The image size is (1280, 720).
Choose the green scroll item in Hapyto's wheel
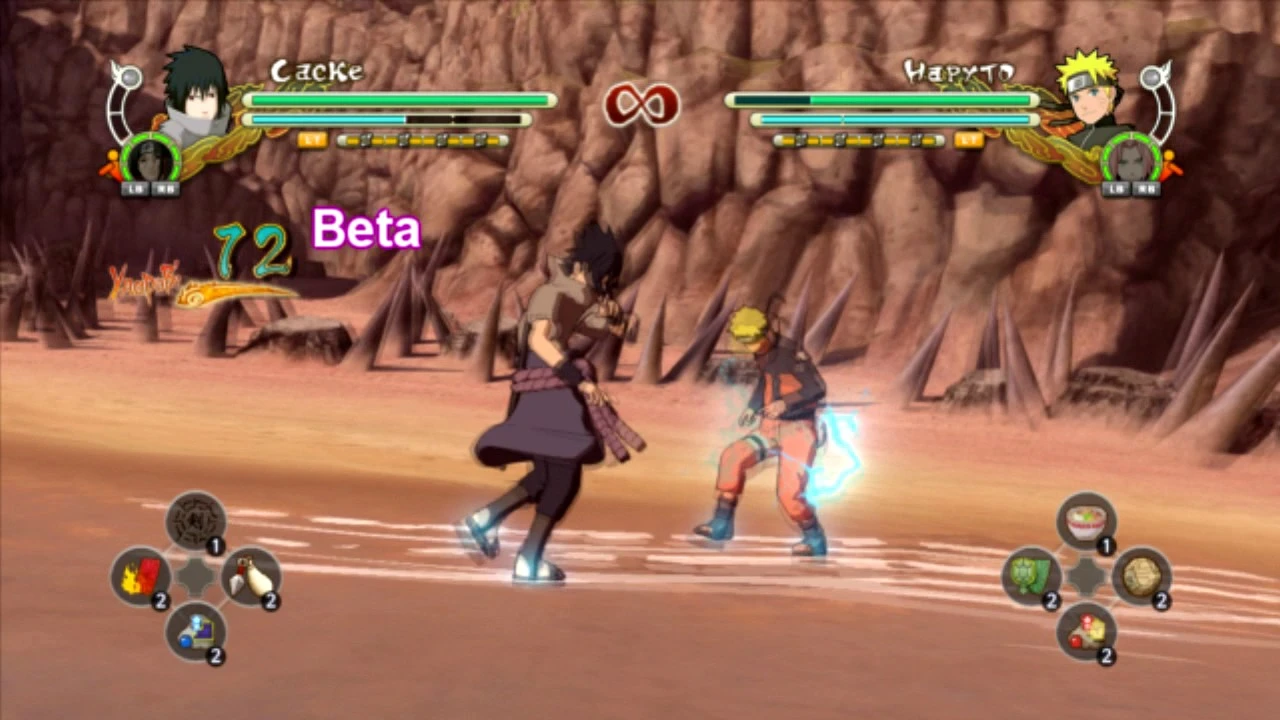coord(1031,578)
